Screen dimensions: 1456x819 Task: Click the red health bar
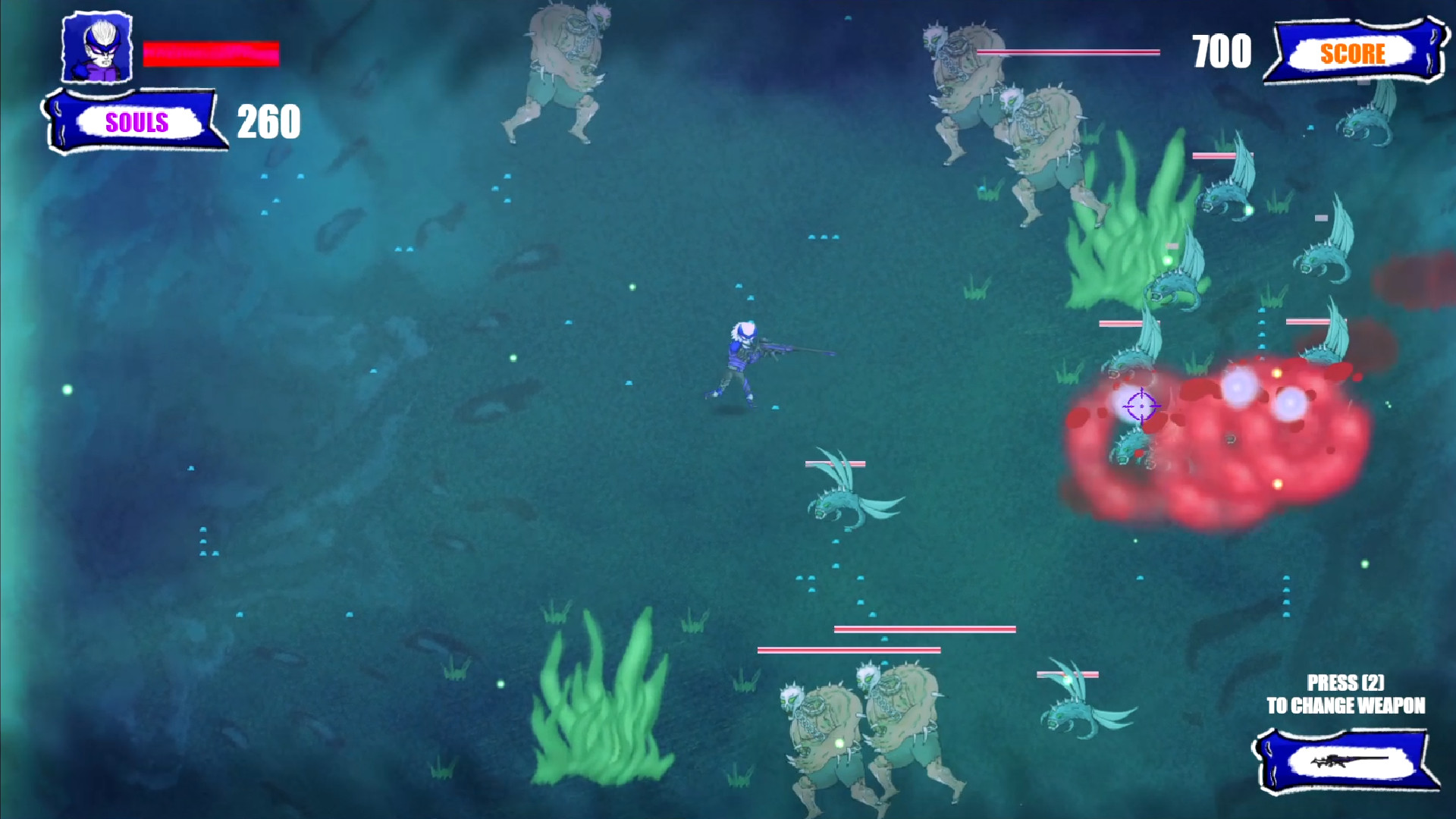click(x=211, y=53)
